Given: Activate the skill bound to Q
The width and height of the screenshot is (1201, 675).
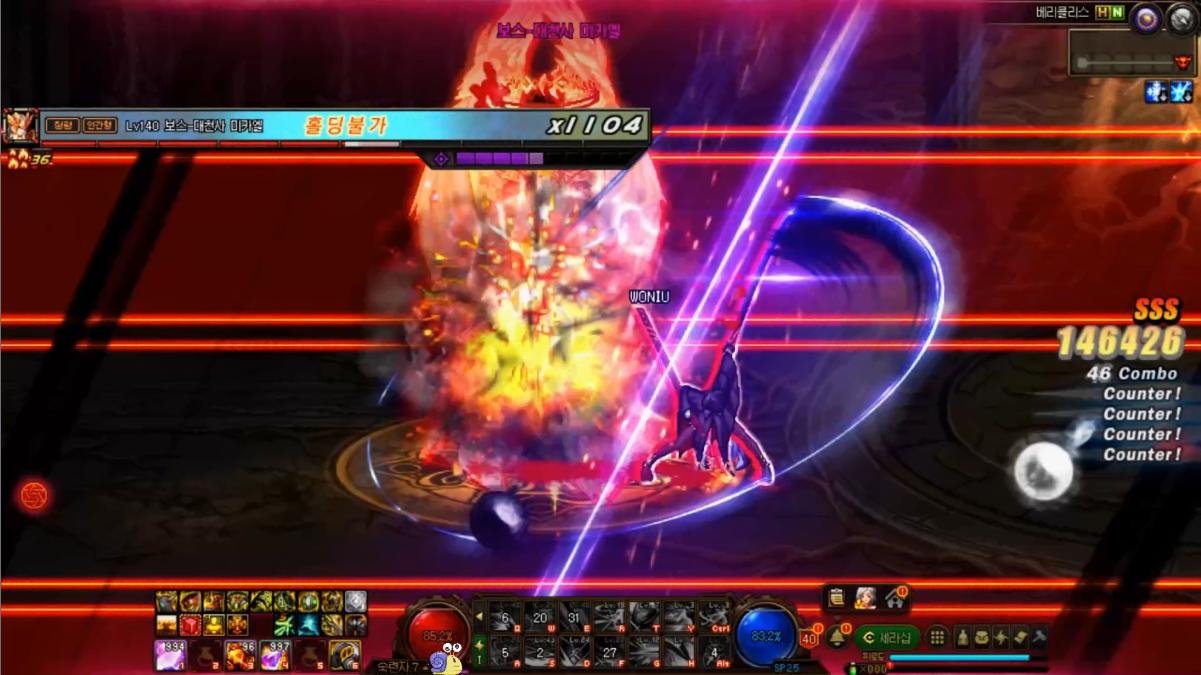Looking at the screenshot, I should (x=505, y=618).
